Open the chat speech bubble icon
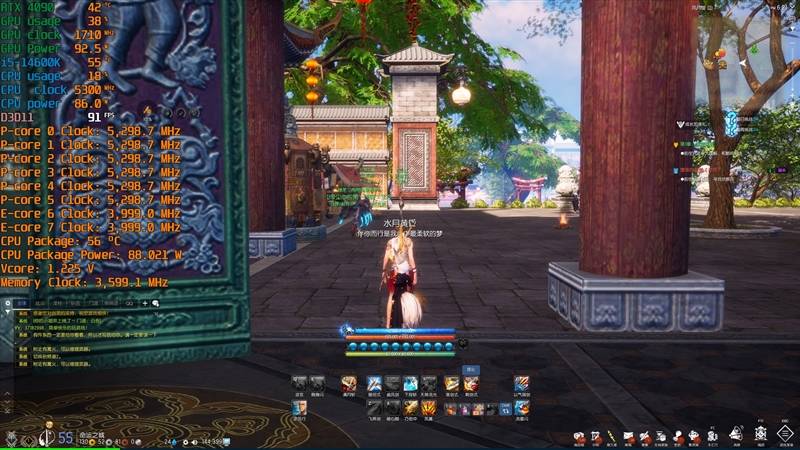 (x=156, y=302)
